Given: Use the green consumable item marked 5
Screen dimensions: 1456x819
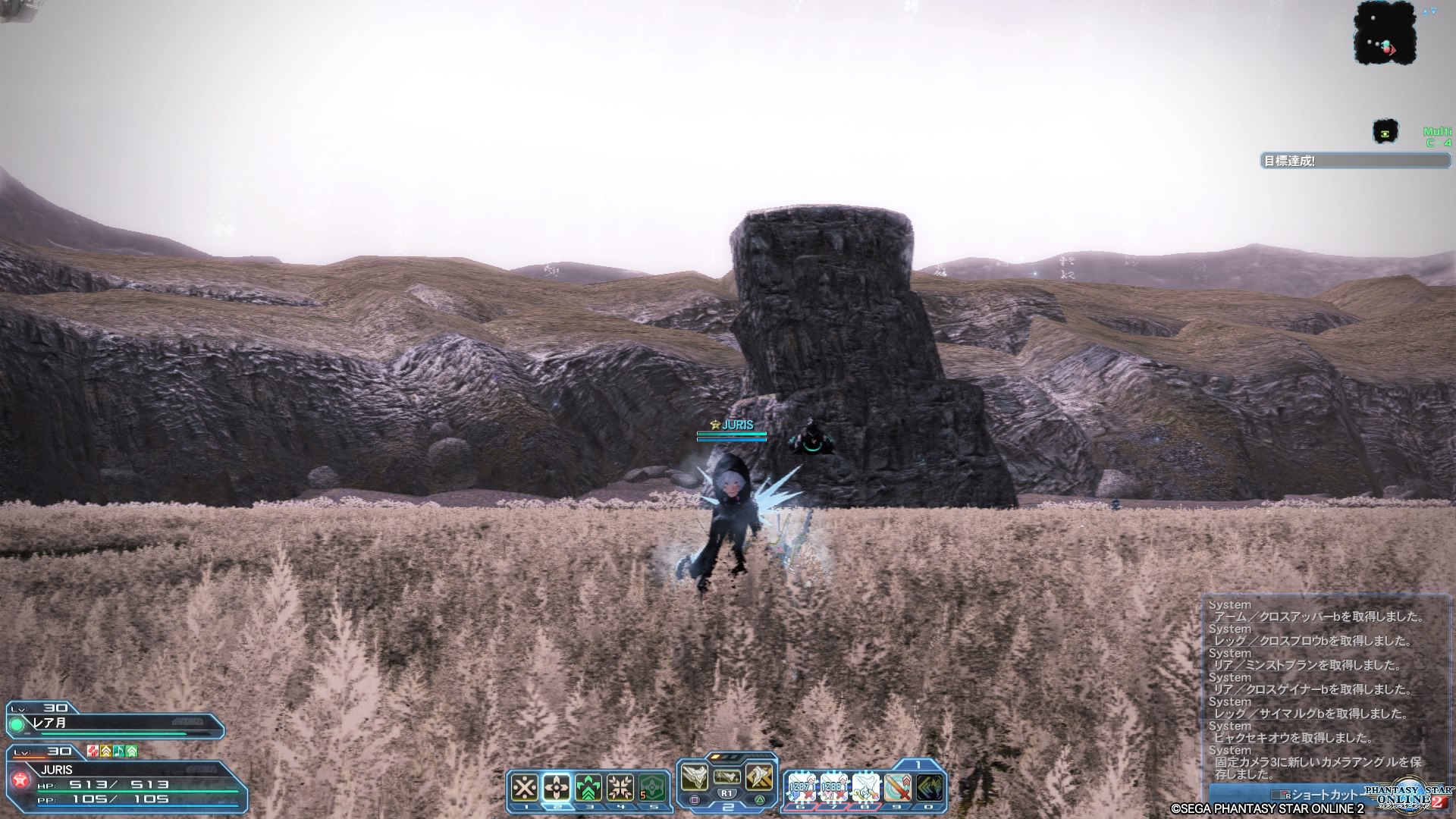Looking at the screenshot, I should 652,788.
